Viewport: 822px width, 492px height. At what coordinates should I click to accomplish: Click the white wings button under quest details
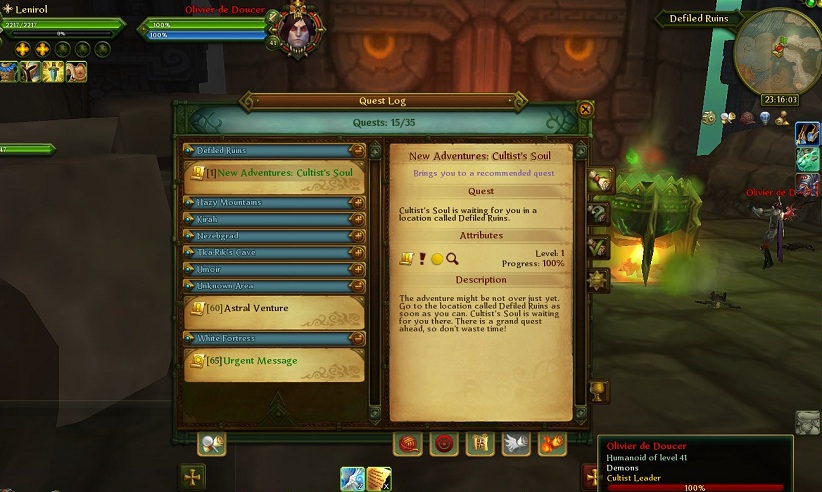point(516,443)
